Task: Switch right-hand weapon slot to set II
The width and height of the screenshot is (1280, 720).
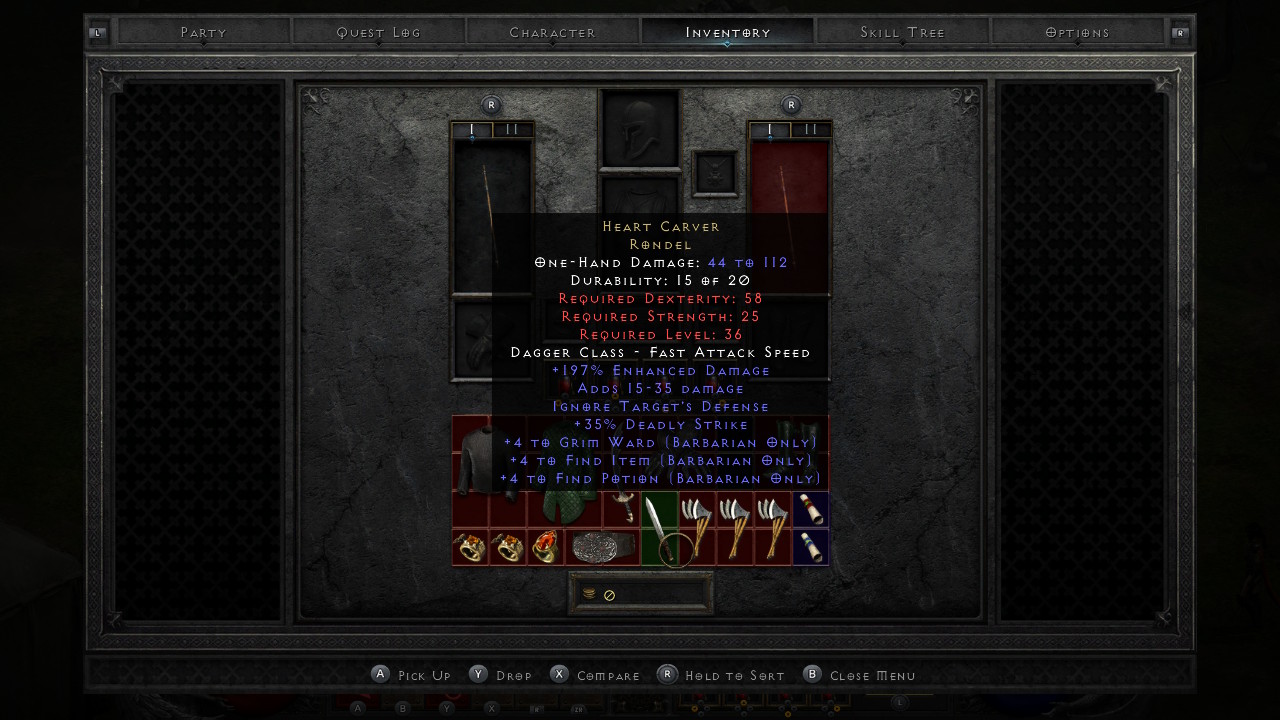Action: pyautogui.click(x=811, y=130)
